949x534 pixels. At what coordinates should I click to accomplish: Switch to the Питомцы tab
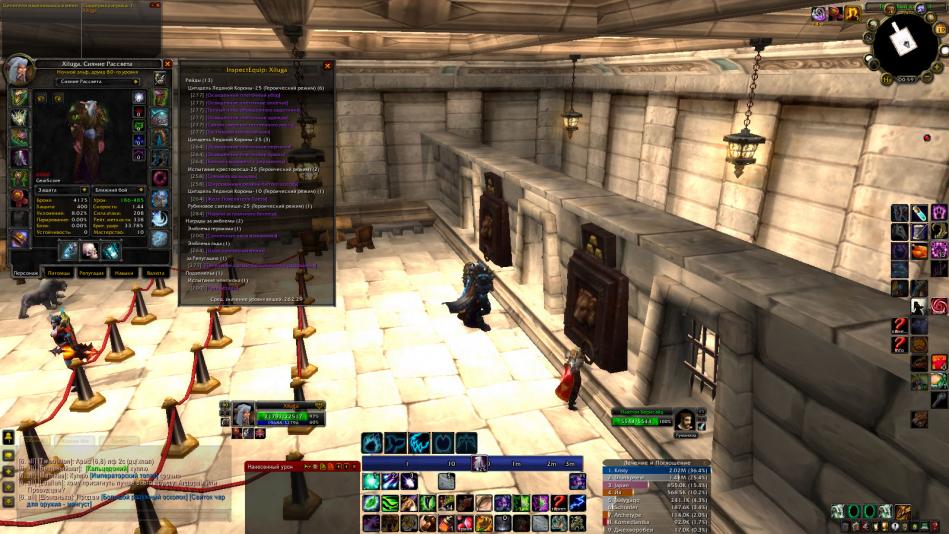click(x=59, y=272)
